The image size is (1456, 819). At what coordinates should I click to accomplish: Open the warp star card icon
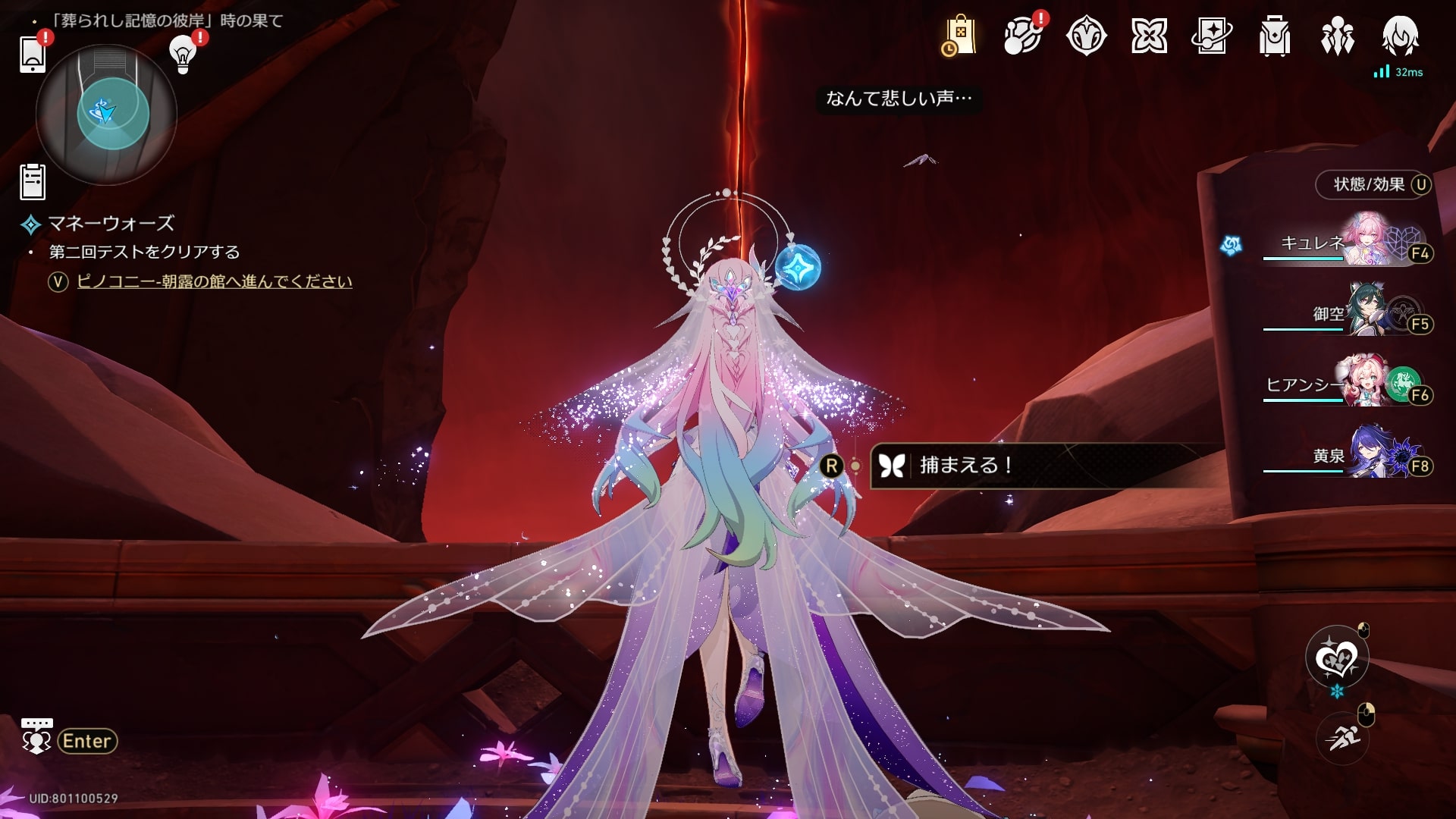(1211, 36)
